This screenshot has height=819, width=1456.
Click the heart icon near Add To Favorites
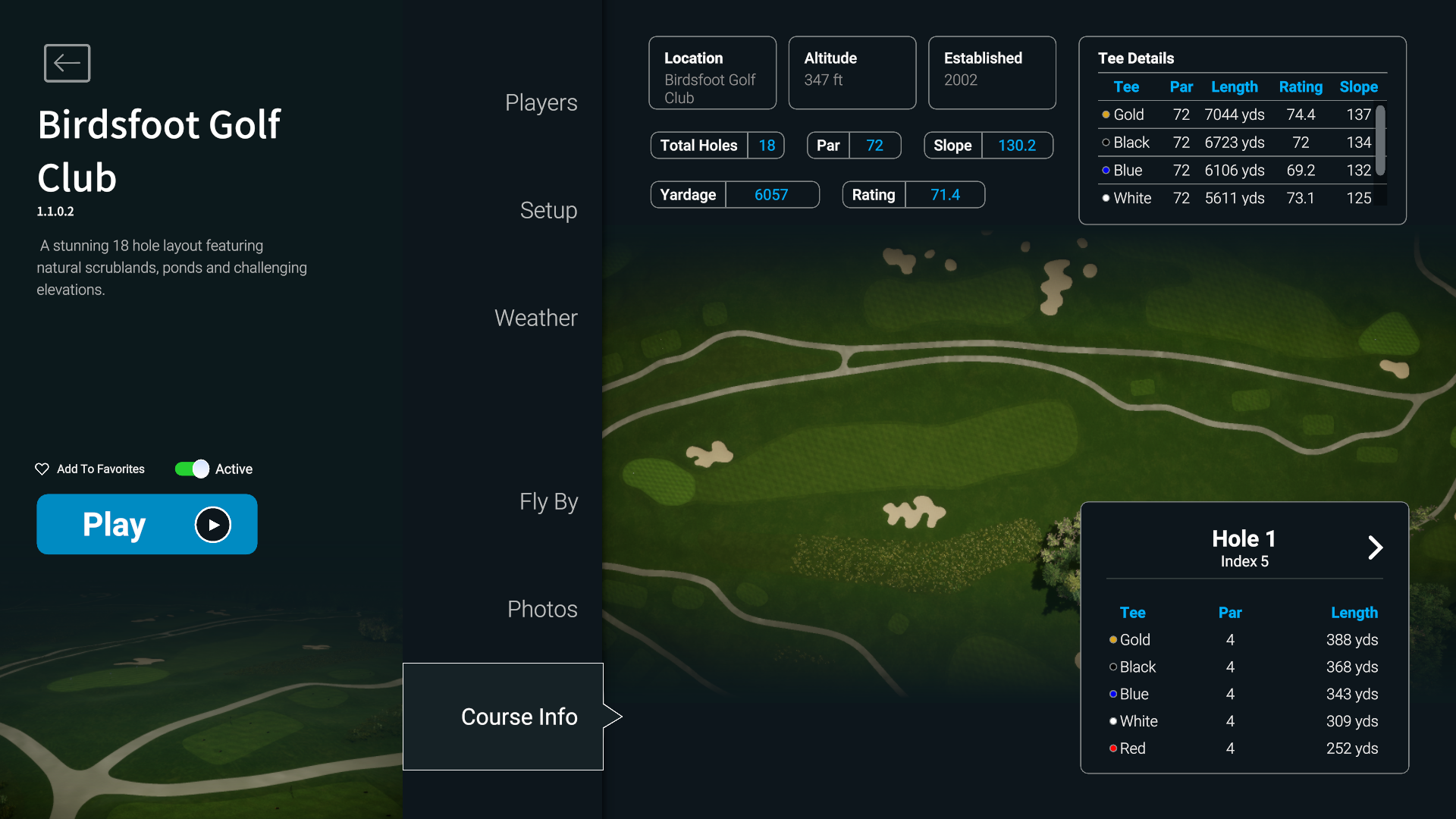tap(42, 469)
